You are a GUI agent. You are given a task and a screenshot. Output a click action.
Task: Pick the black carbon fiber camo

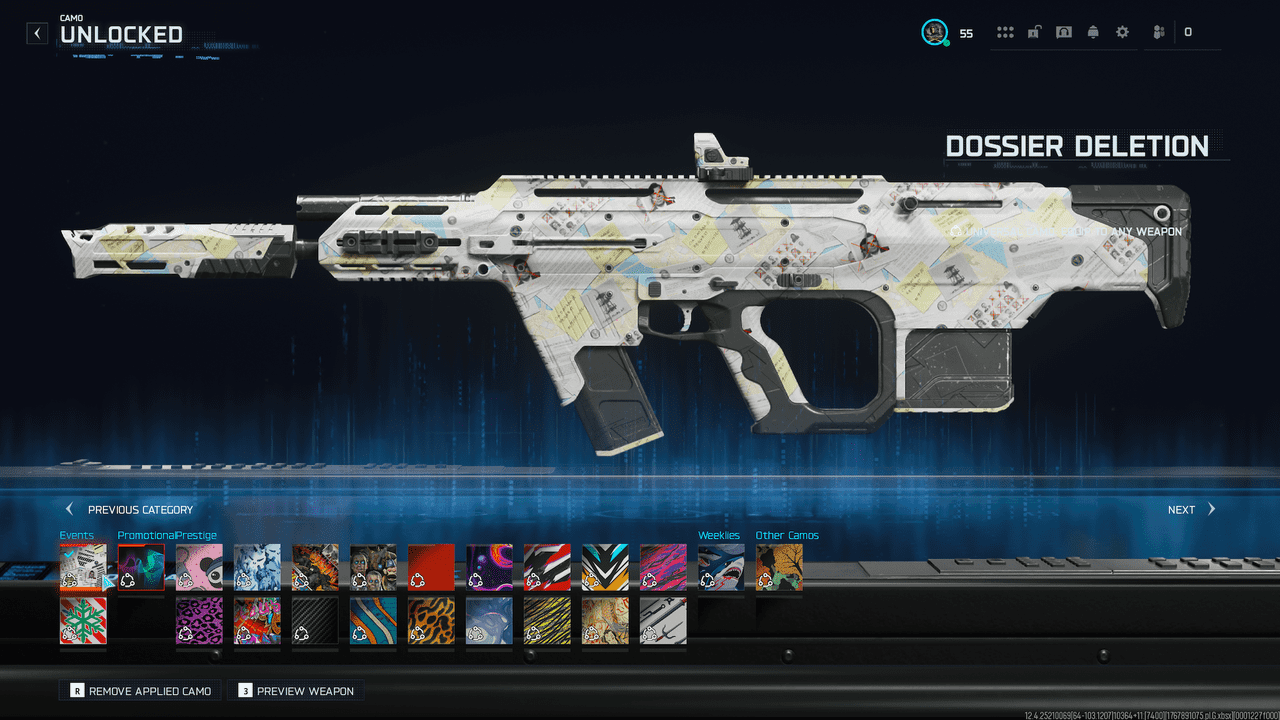coord(315,621)
